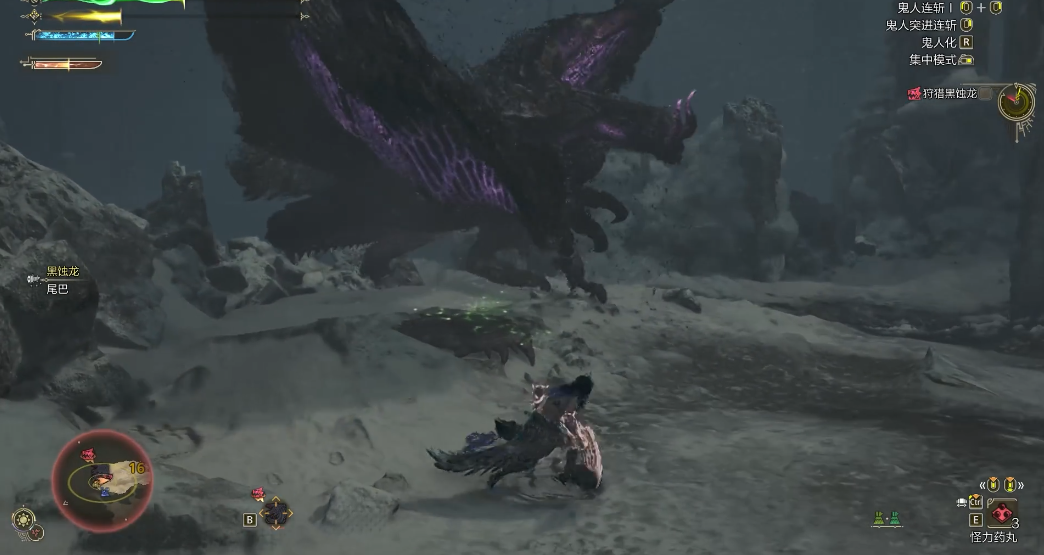
Task: Click the sun time-of-day icon
Action: coord(24,519)
